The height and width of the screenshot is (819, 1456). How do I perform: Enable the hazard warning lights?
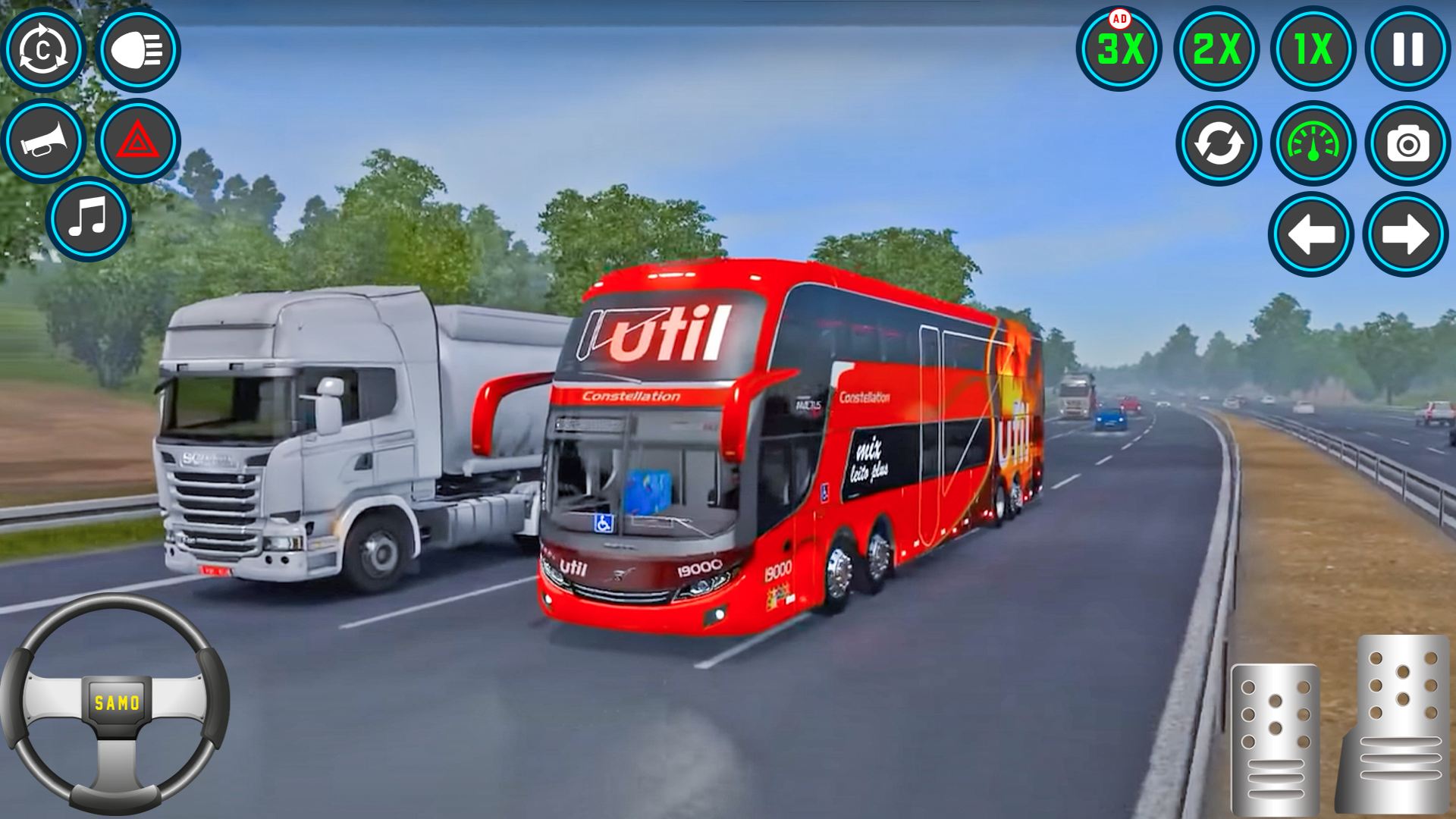(x=139, y=140)
